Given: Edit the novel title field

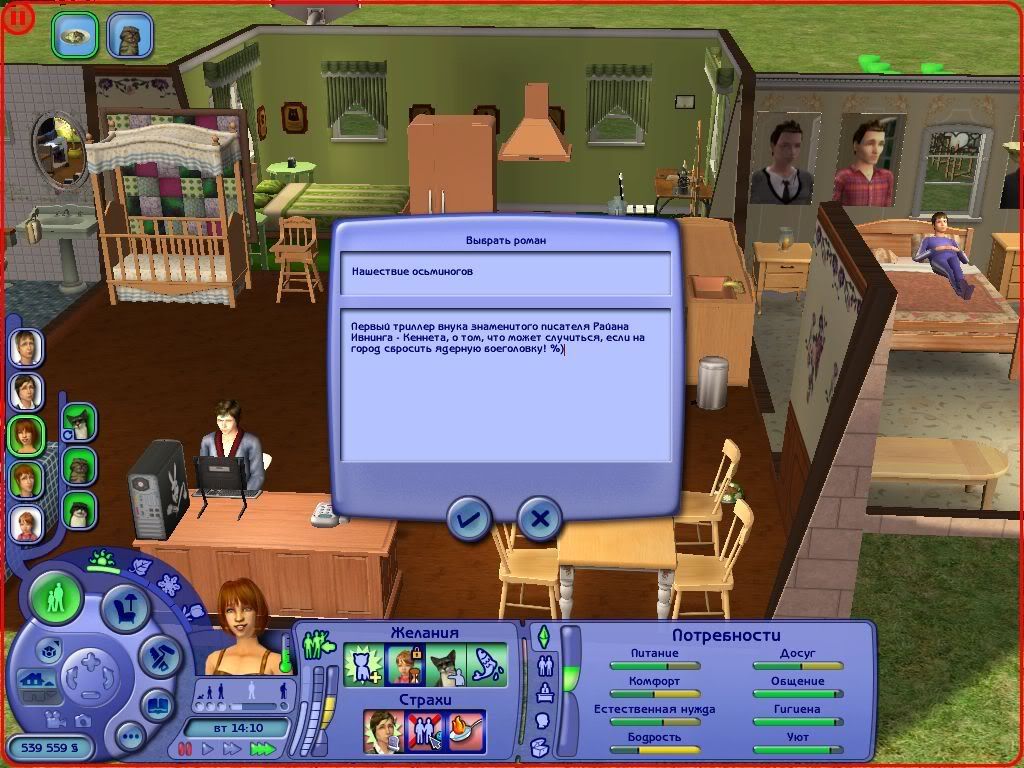Looking at the screenshot, I should pos(505,272).
